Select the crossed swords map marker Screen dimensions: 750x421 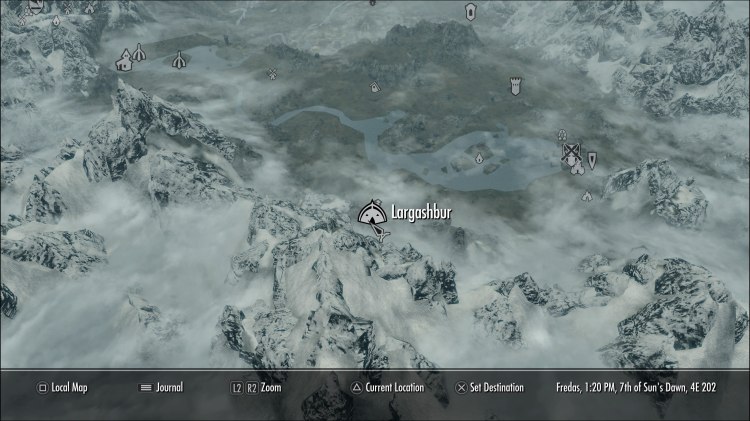tap(572, 154)
